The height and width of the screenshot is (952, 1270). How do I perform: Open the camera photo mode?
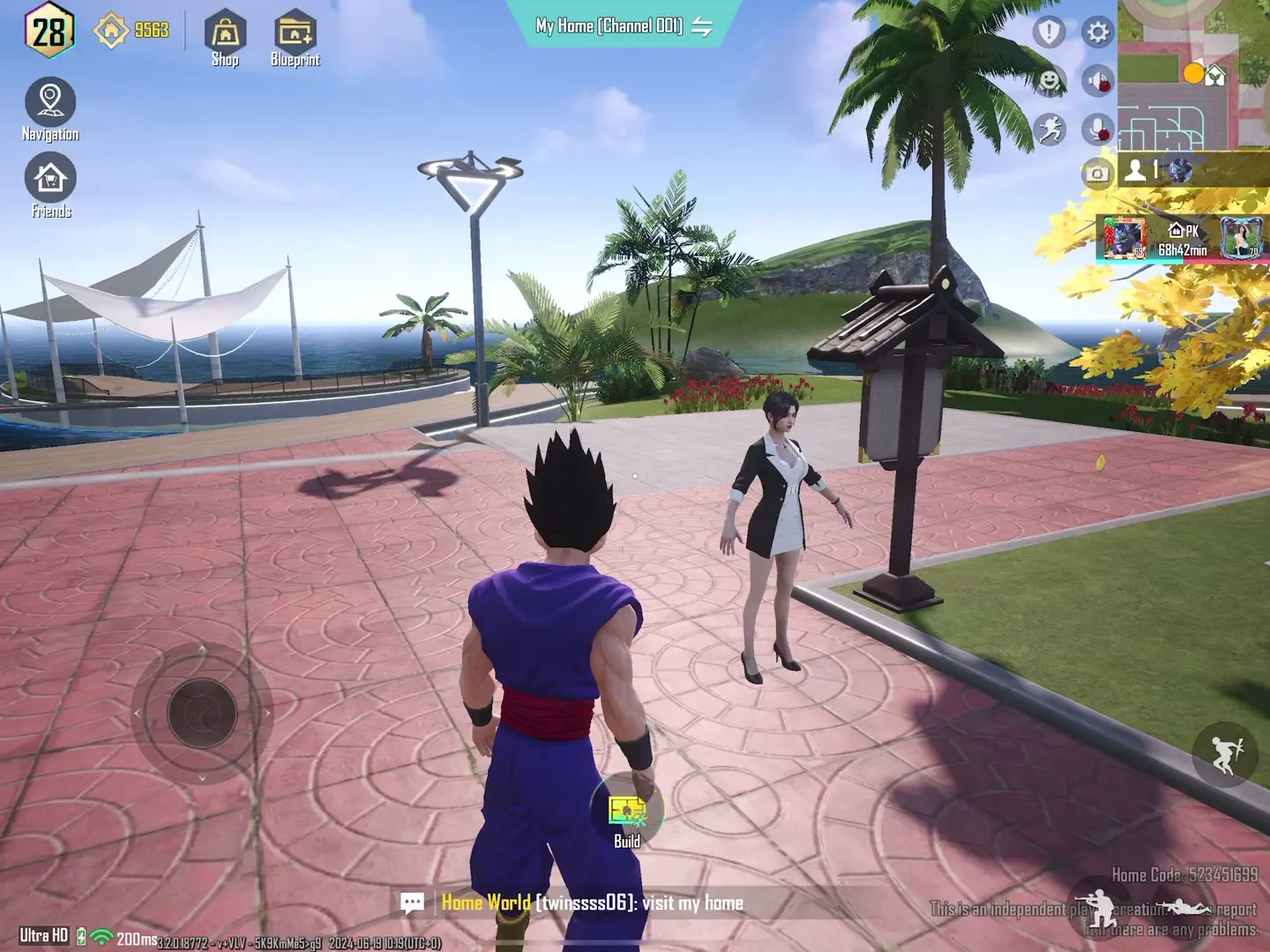(1096, 173)
